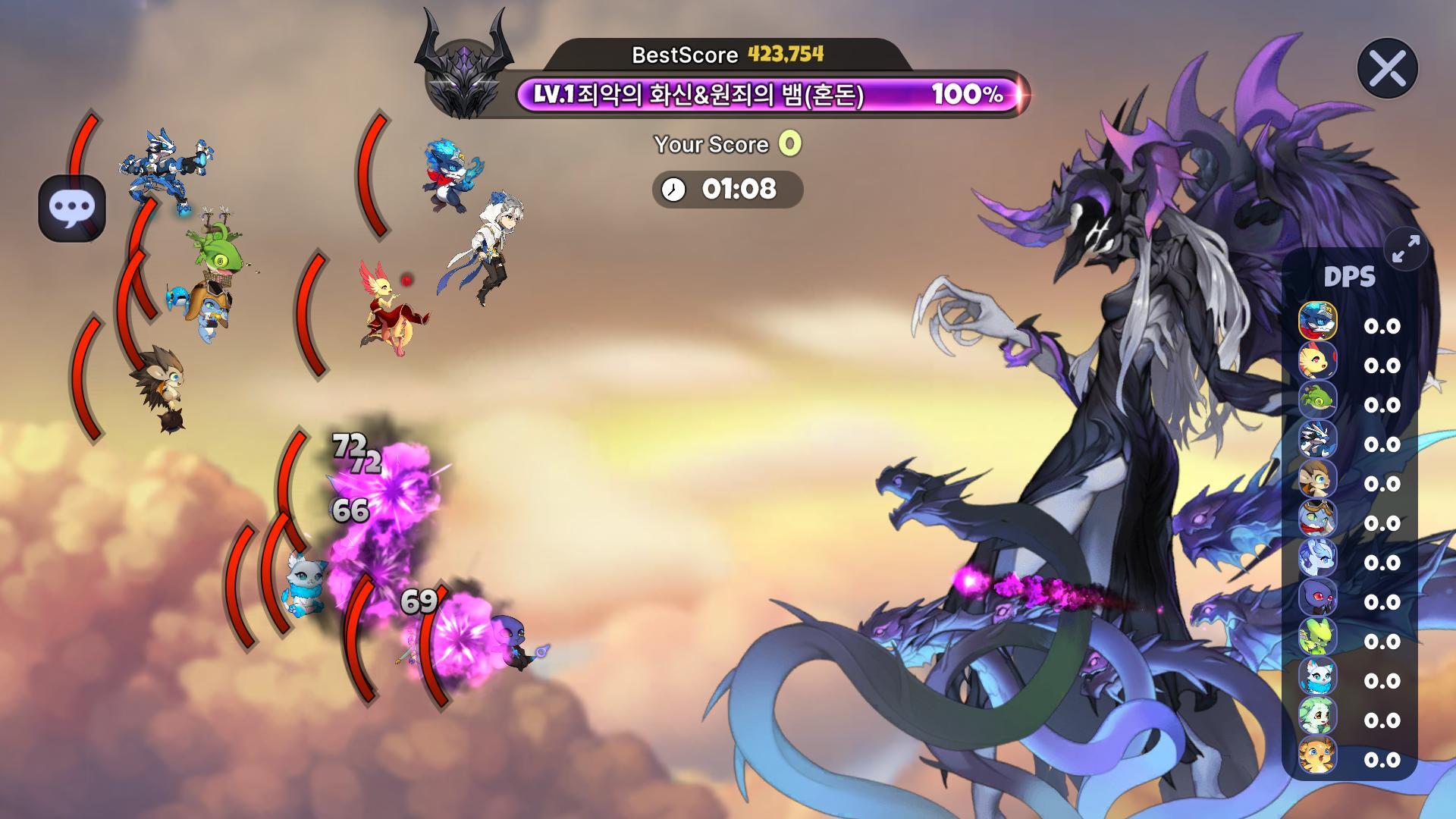Close the boss battle screen
This screenshot has height=819, width=1456.
pyautogui.click(x=1387, y=69)
